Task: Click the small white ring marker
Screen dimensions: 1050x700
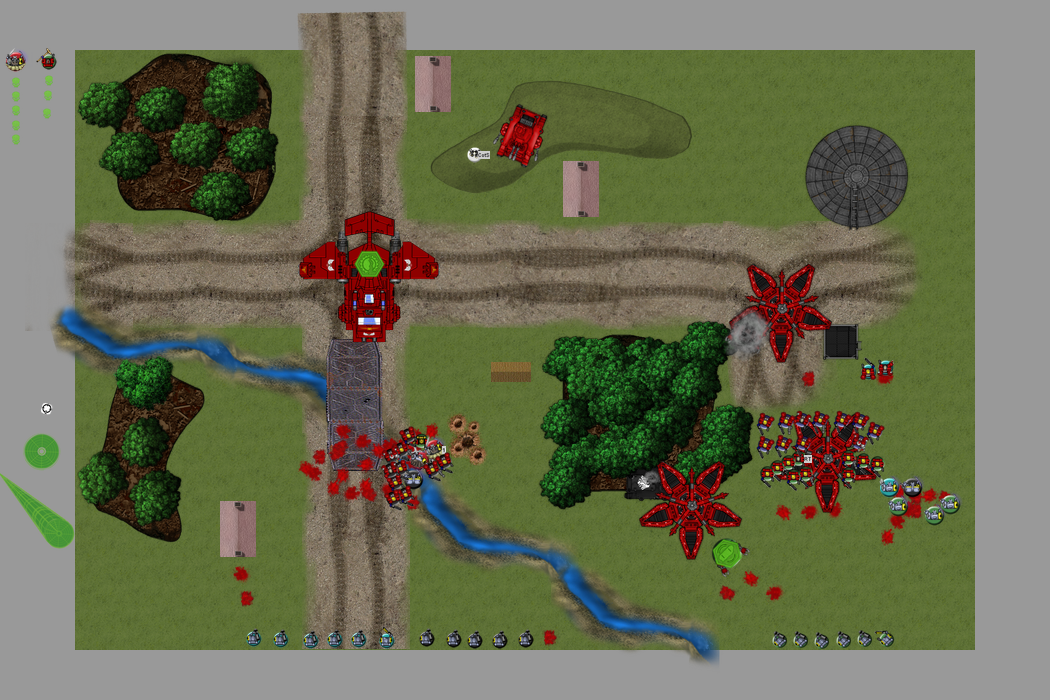Action: 46,409
